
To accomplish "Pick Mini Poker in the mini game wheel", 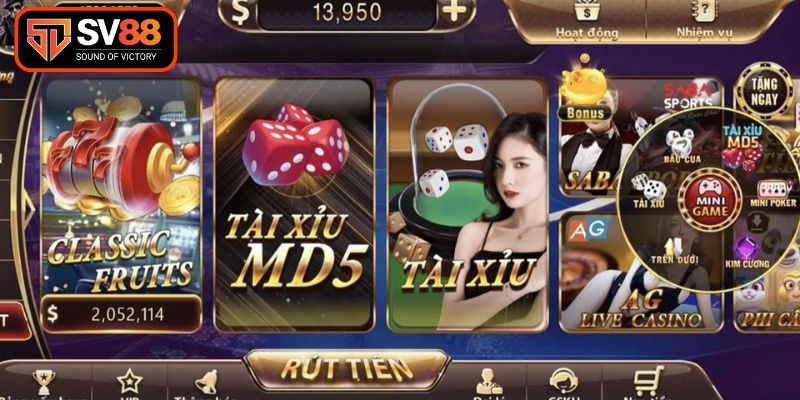I will point(771,192).
